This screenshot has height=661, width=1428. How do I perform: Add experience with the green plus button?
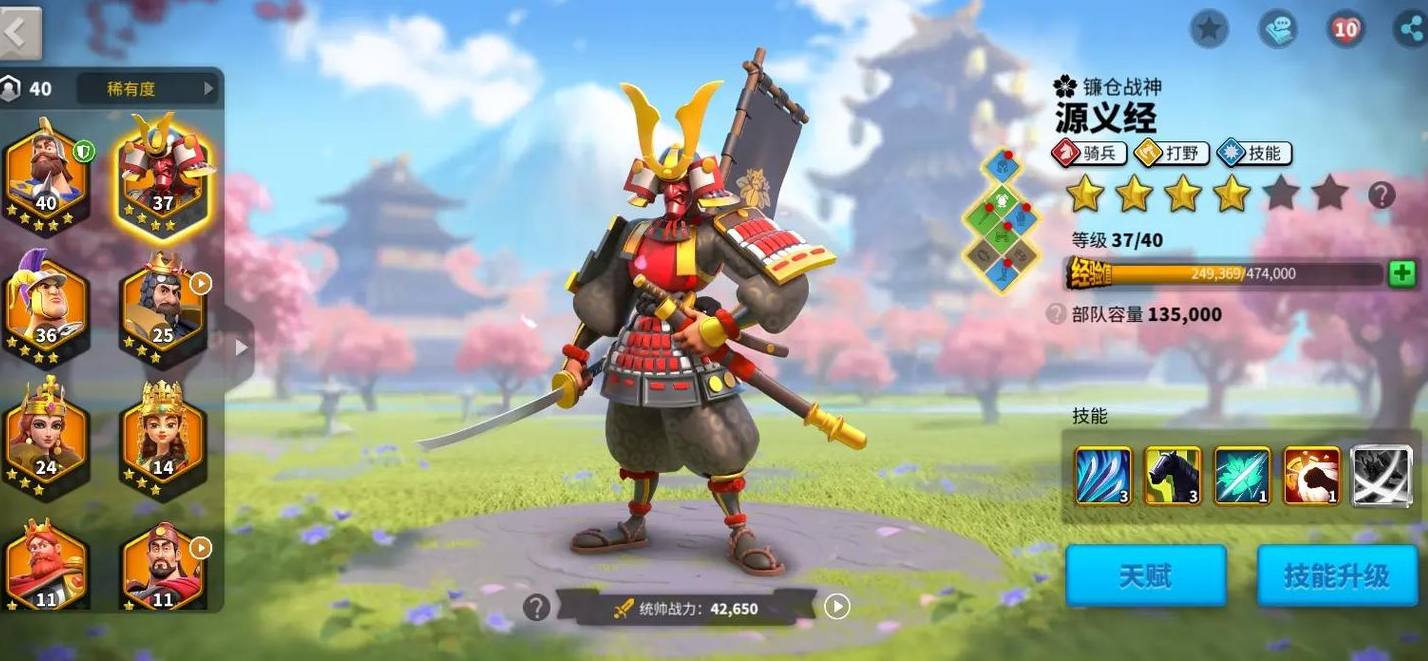tap(1402, 273)
